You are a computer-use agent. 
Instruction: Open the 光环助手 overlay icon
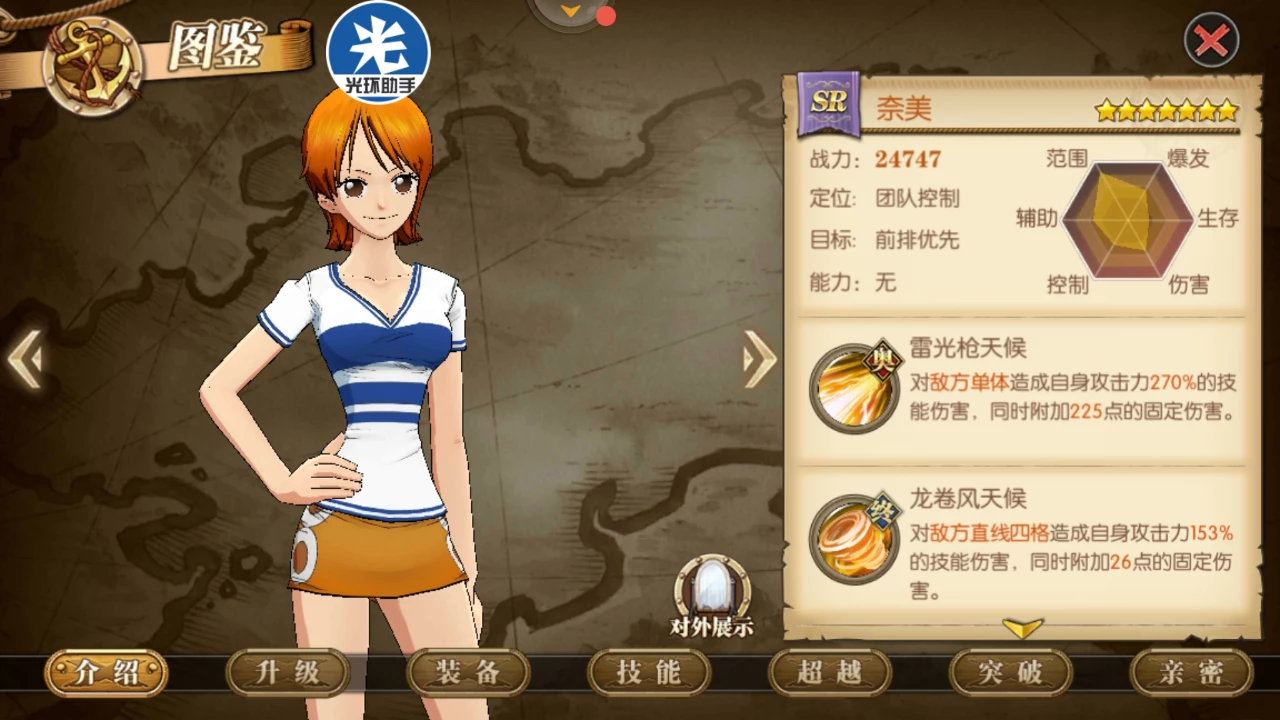point(378,52)
